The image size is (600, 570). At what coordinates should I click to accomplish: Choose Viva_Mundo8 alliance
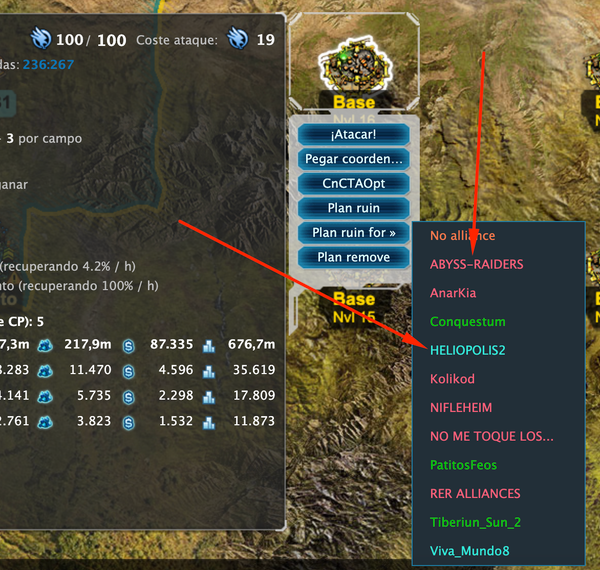click(469, 551)
